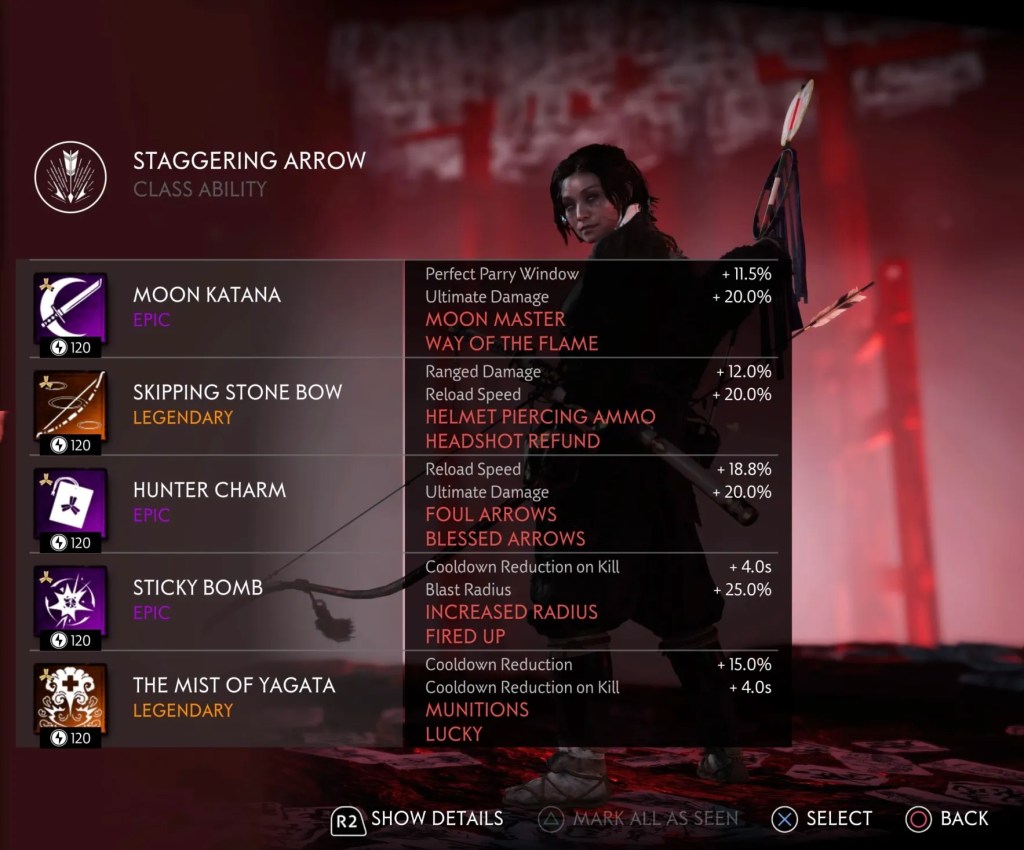Click the Hunter Charm icon

click(x=70, y=503)
